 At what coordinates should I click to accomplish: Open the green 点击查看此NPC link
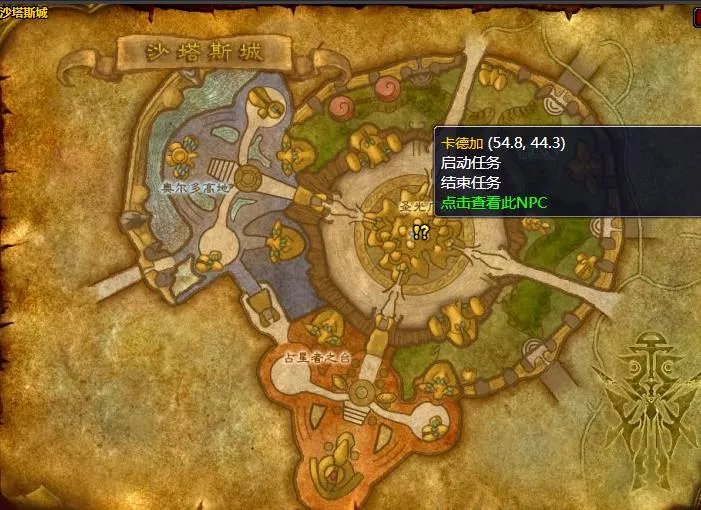coord(494,202)
